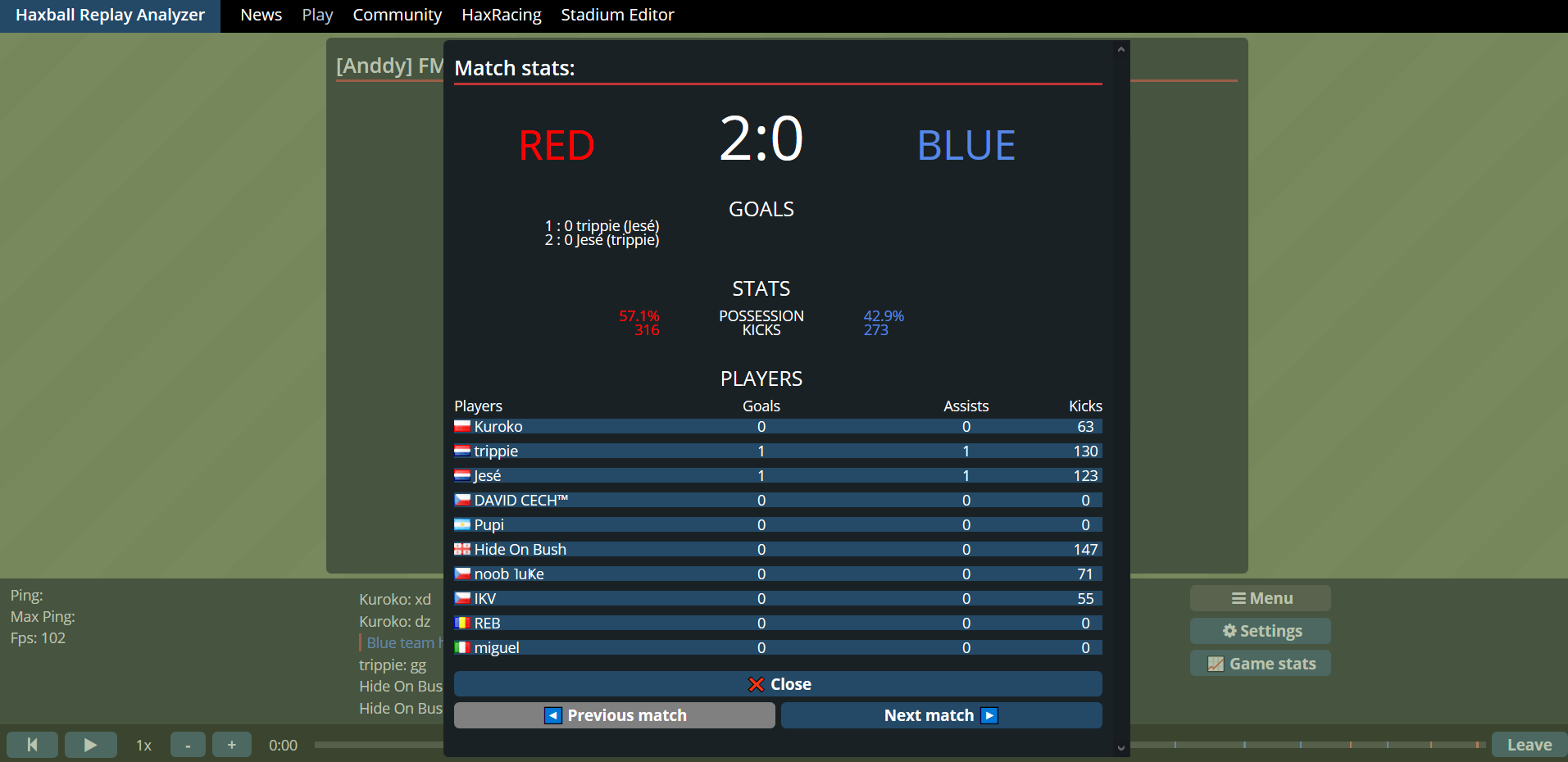Increase playback speed with plus button
Image resolution: width=1568 pixels, height=762 pixels.
click(232, 745)
